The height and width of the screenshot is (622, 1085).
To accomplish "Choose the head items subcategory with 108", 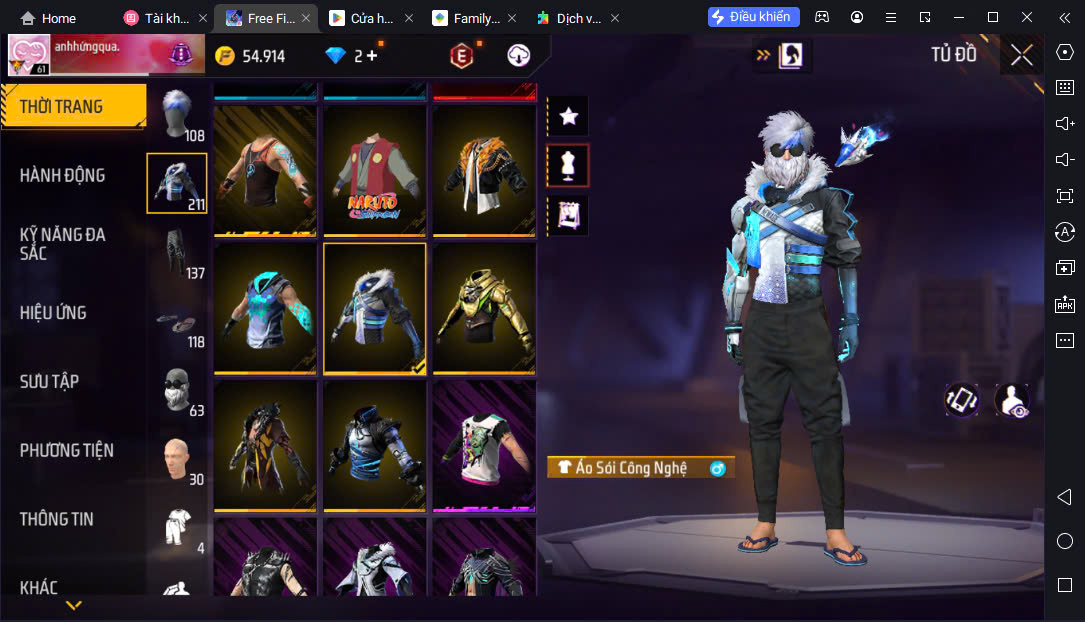I will [178, 116].
